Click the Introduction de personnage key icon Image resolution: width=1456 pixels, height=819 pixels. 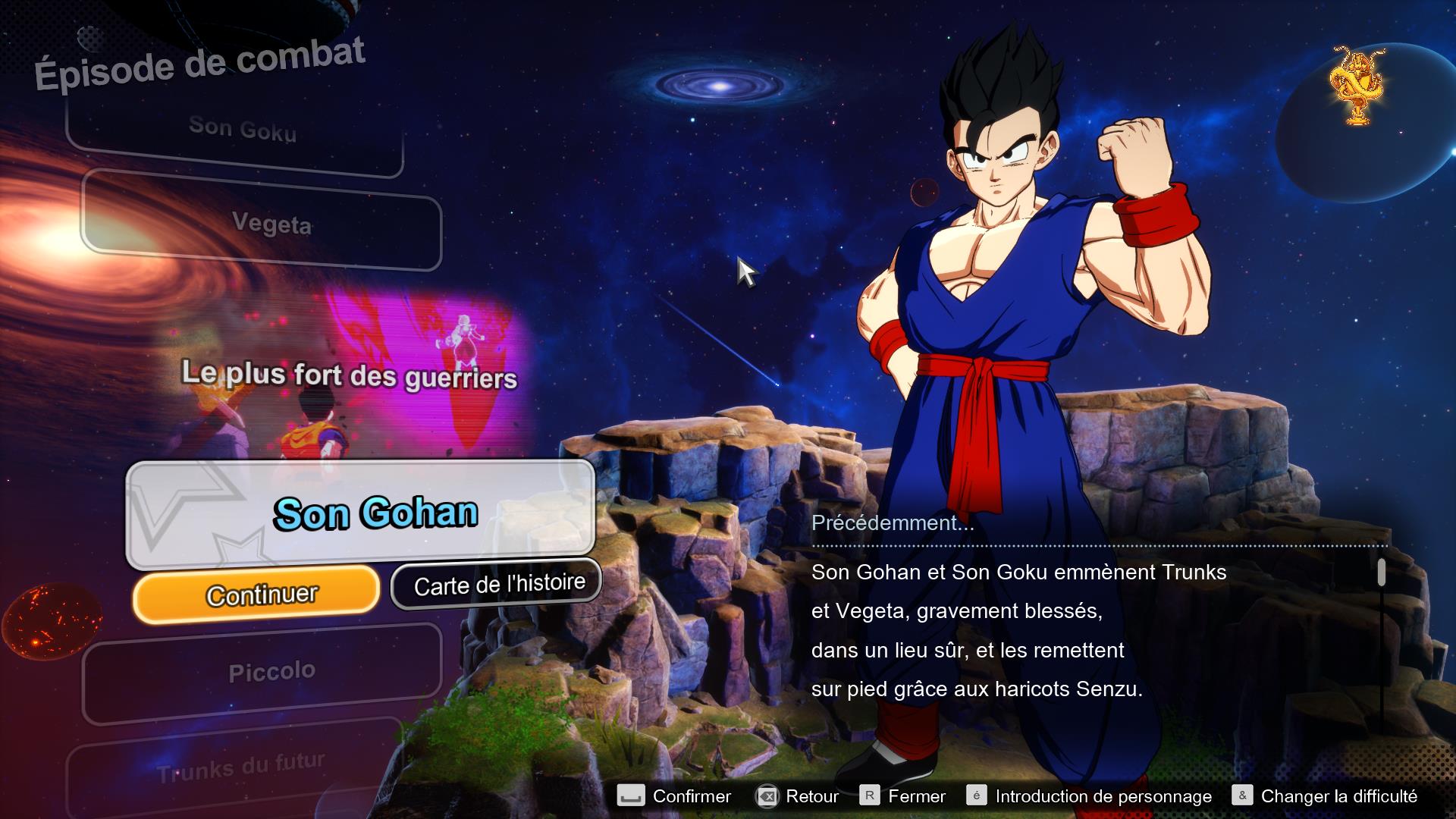pos(978,796)
